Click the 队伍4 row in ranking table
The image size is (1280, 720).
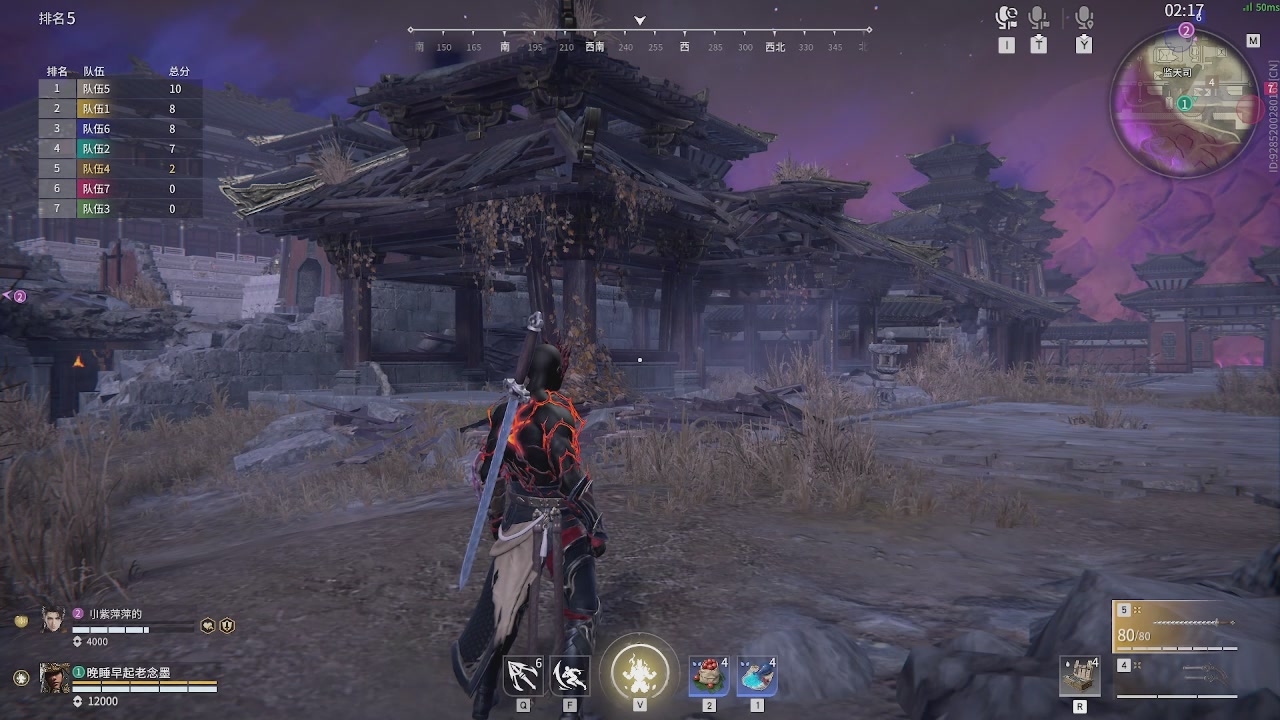[120, 169]
